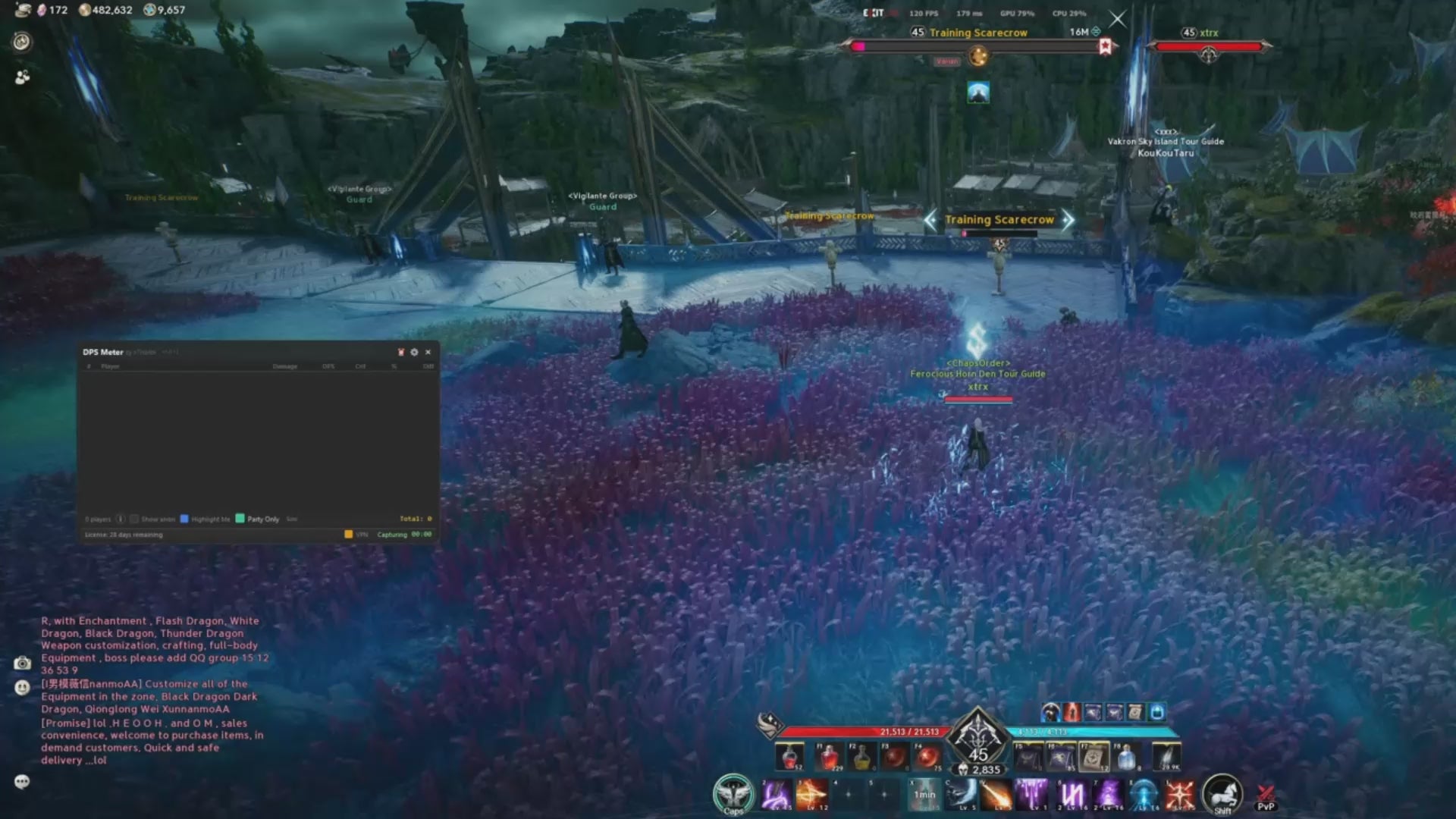Sort by the Damage column in DPS Meter
The image size is (1456, 819).
[x=285, y=366]
